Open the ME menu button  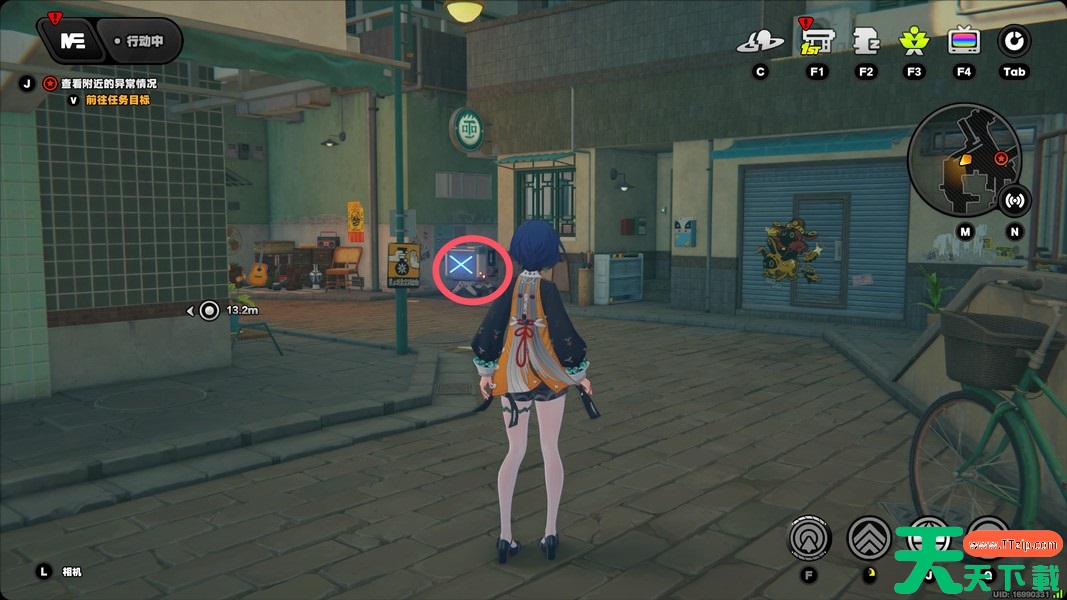71,41
